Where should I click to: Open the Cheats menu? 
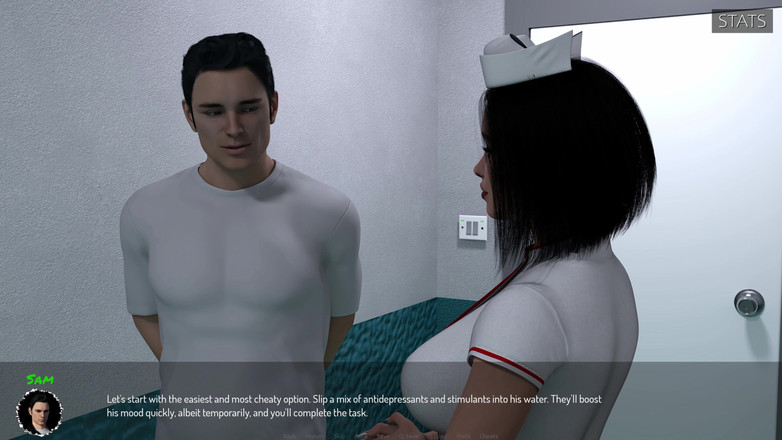pos(489,436)
